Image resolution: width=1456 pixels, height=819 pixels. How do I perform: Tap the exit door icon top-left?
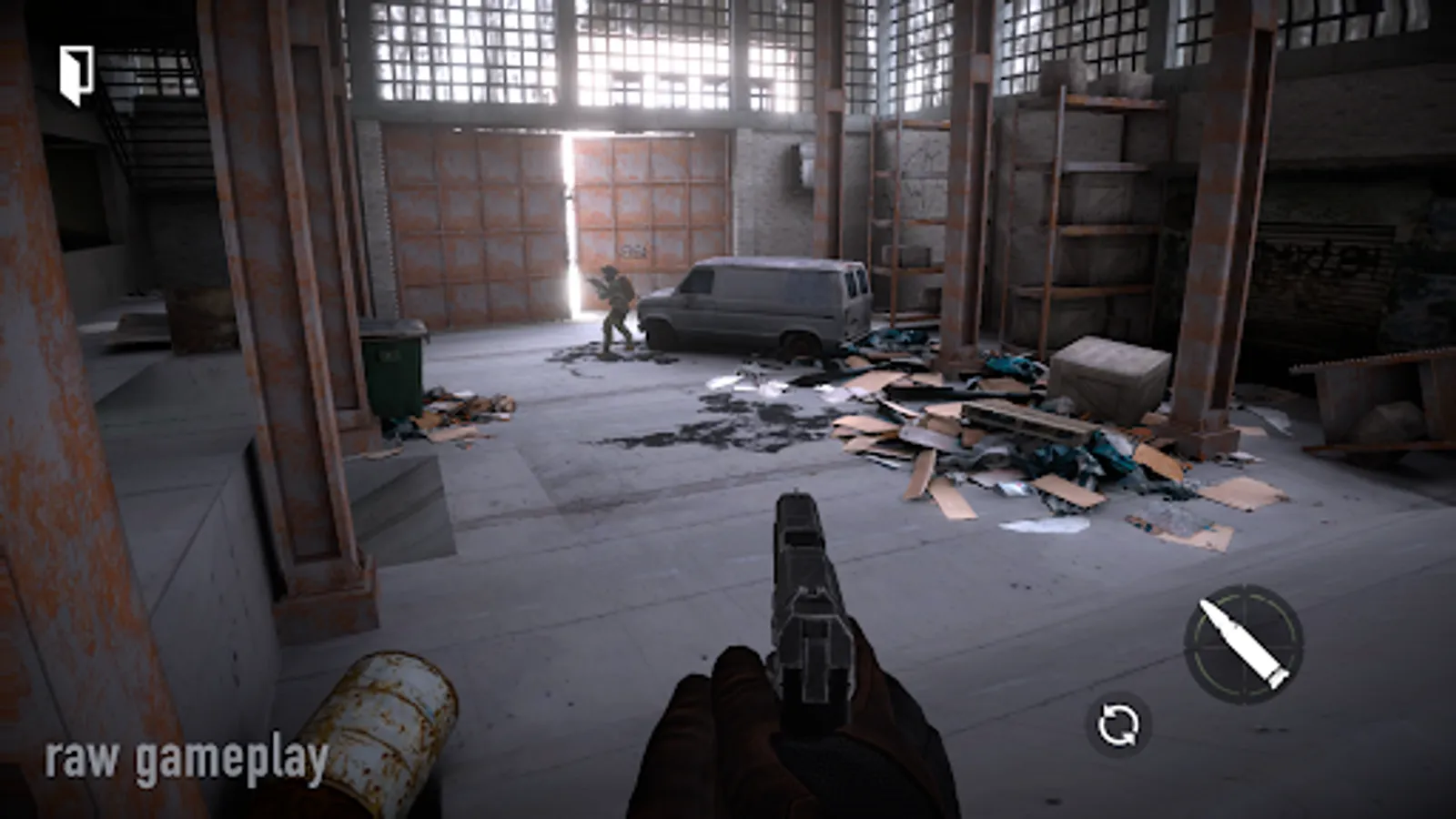[x=76, y=75]
